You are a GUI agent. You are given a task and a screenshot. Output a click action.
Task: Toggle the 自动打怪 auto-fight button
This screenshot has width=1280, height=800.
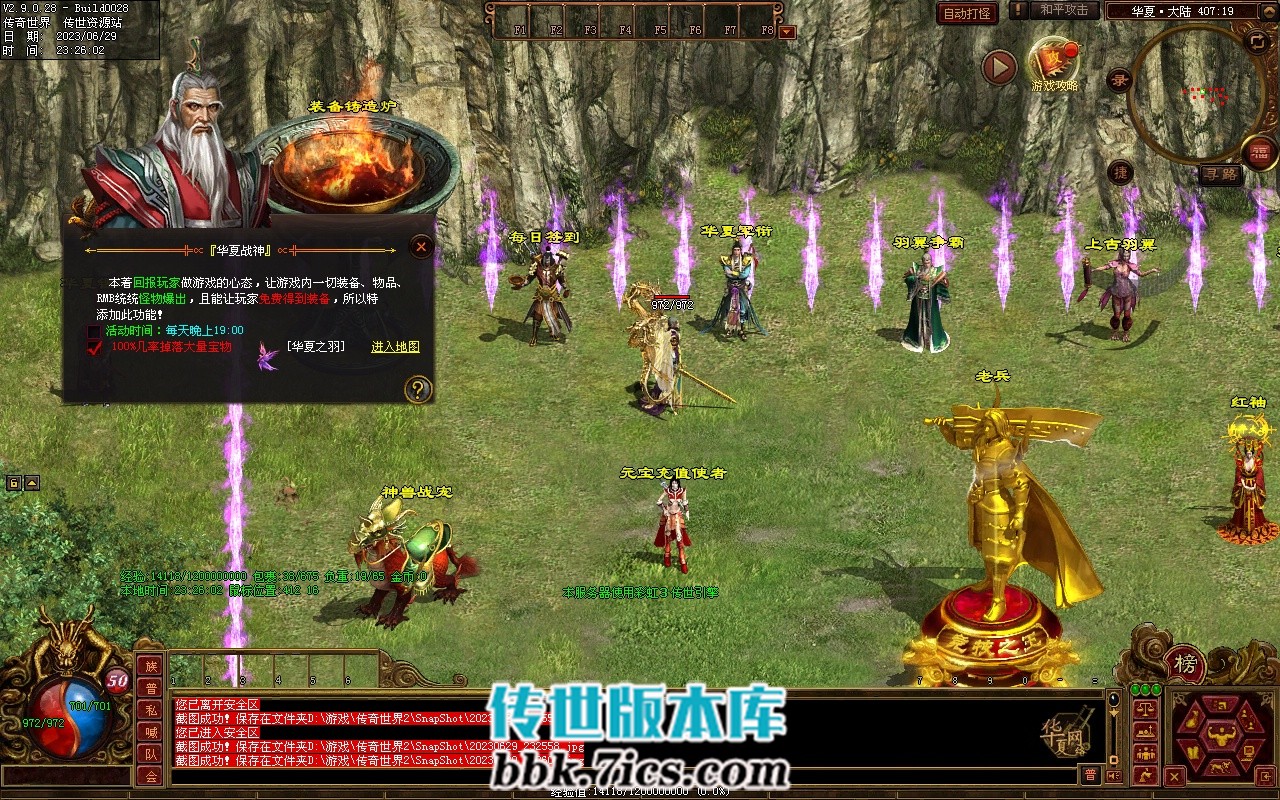967,13
